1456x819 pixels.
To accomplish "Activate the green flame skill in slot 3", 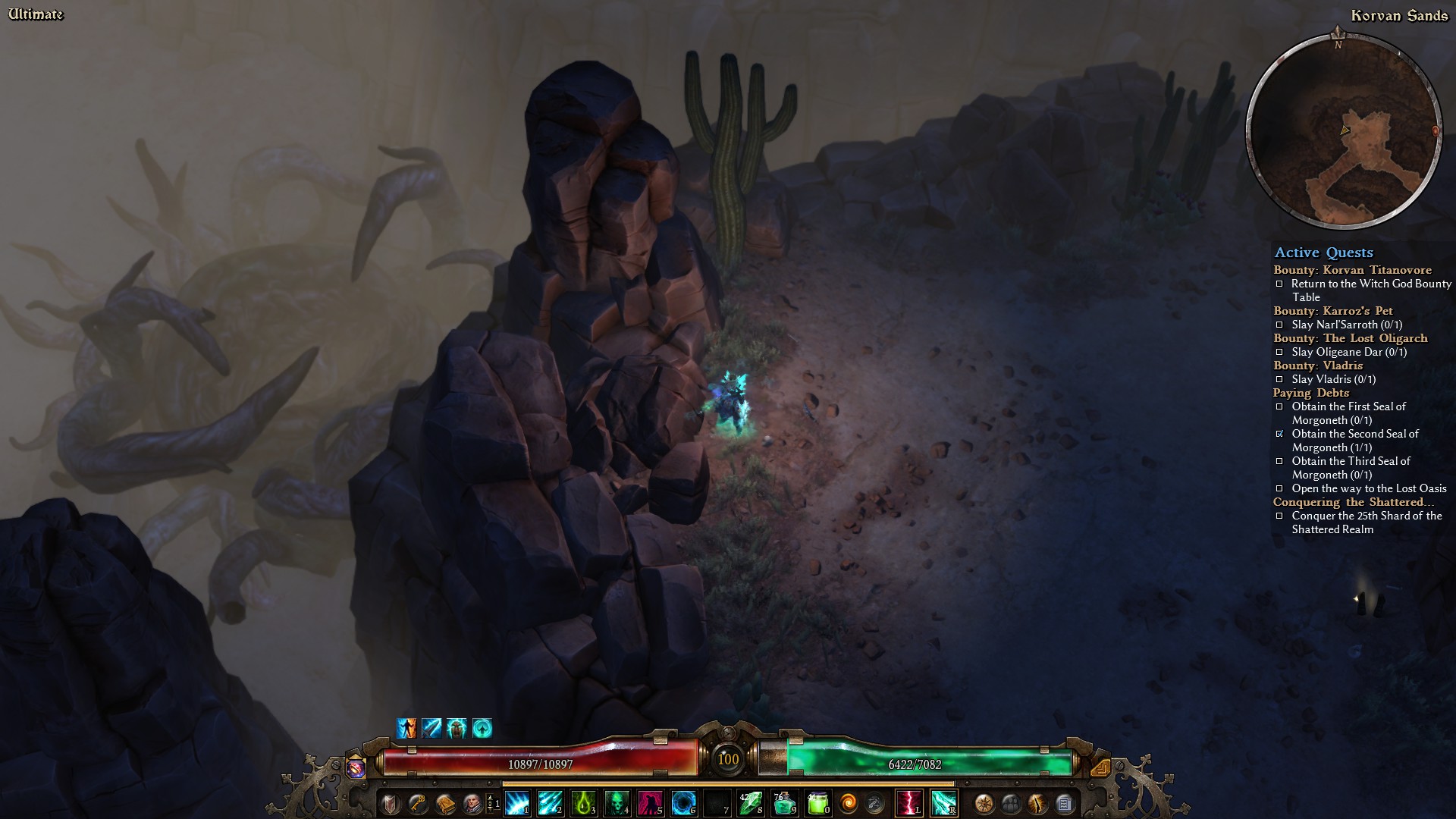I will pos(584,802).
